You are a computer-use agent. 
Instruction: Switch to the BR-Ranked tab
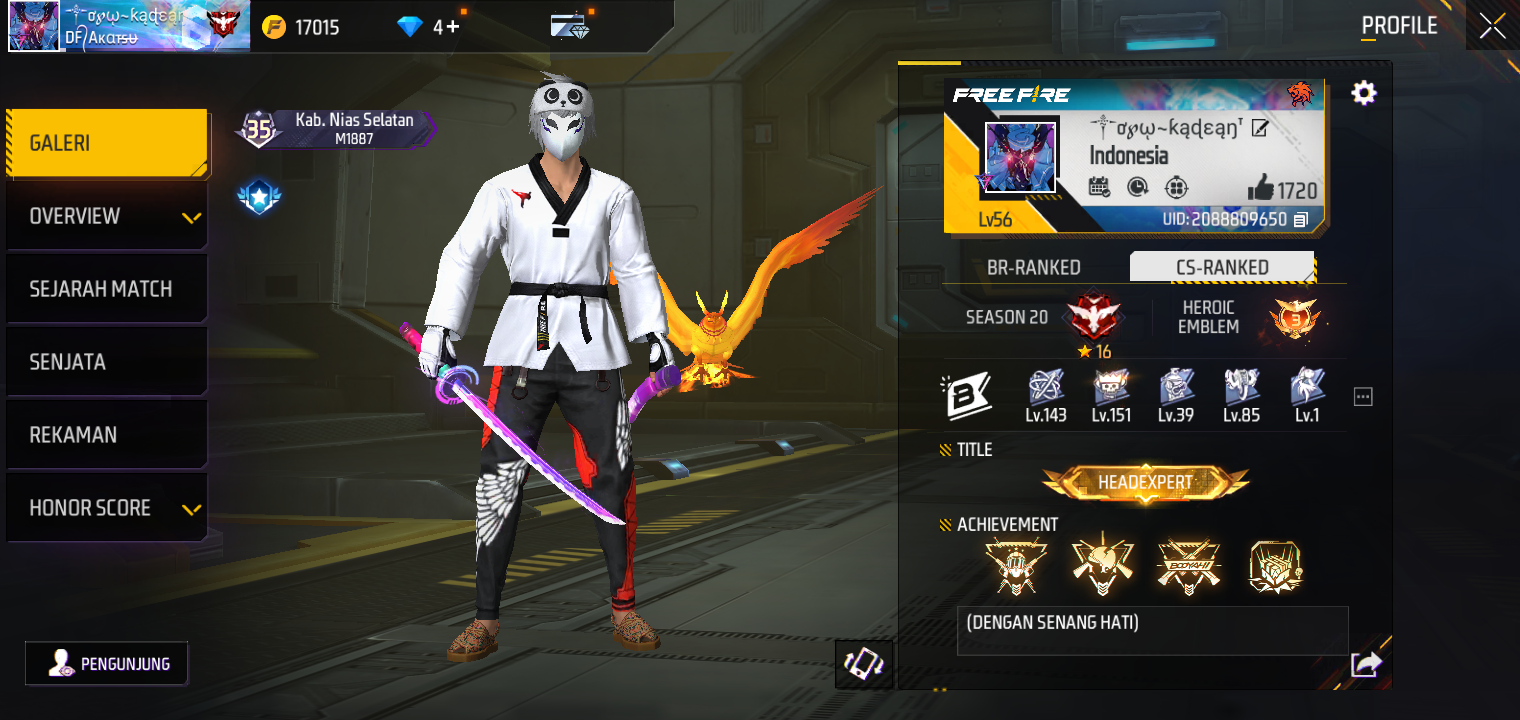coord(1033,267)
